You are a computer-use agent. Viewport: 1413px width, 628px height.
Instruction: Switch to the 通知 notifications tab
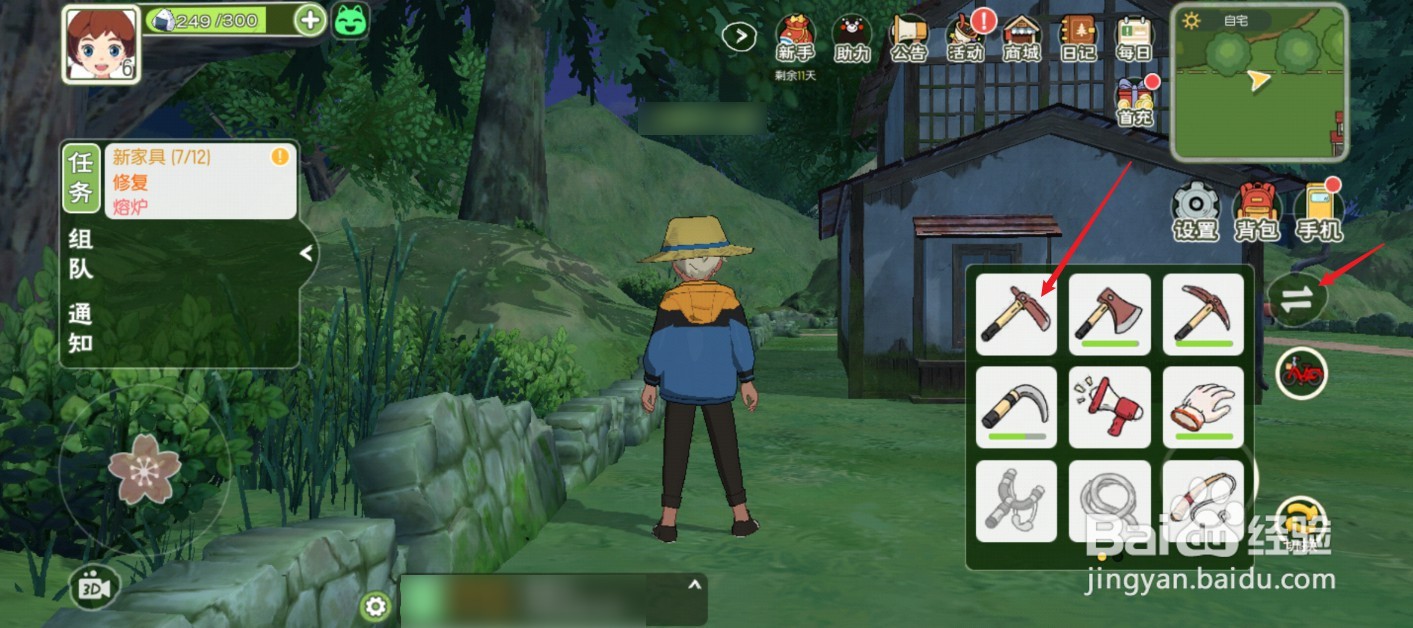tap(81, 328)
